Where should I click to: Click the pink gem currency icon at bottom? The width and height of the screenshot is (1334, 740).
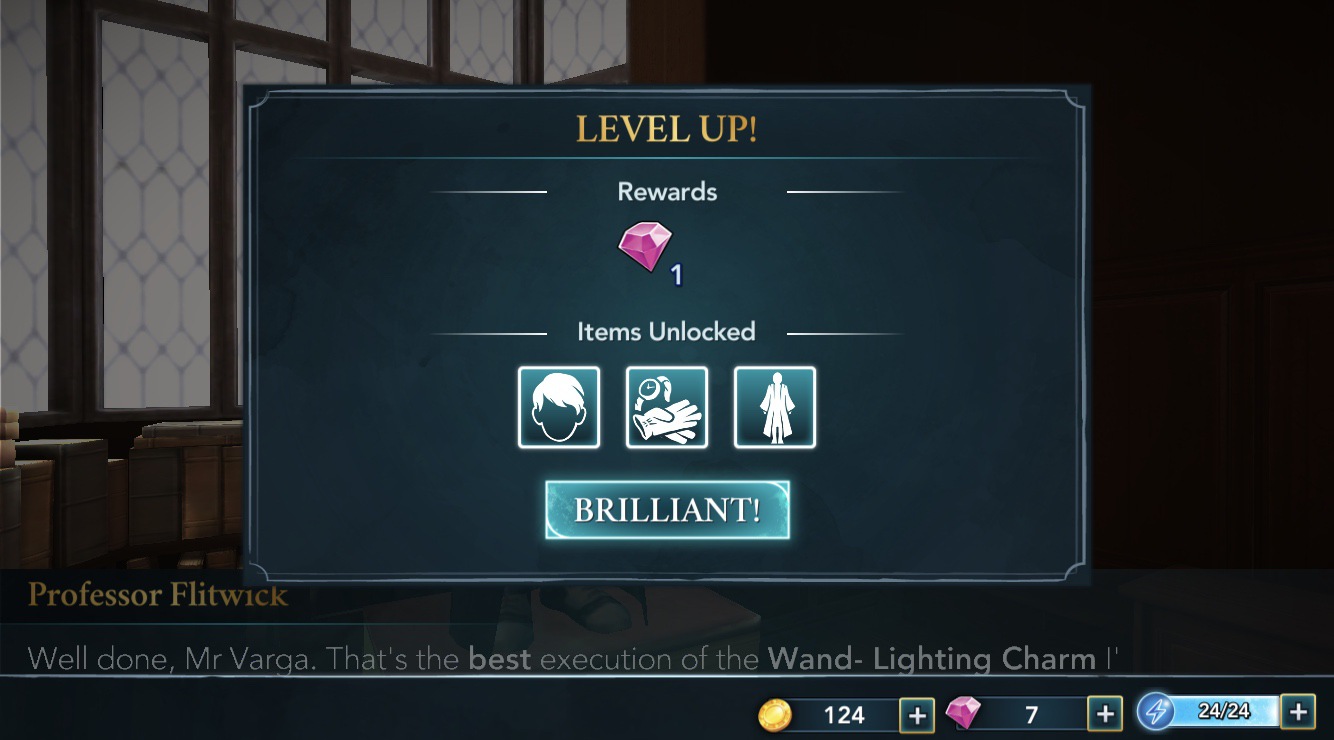point(963,714)
